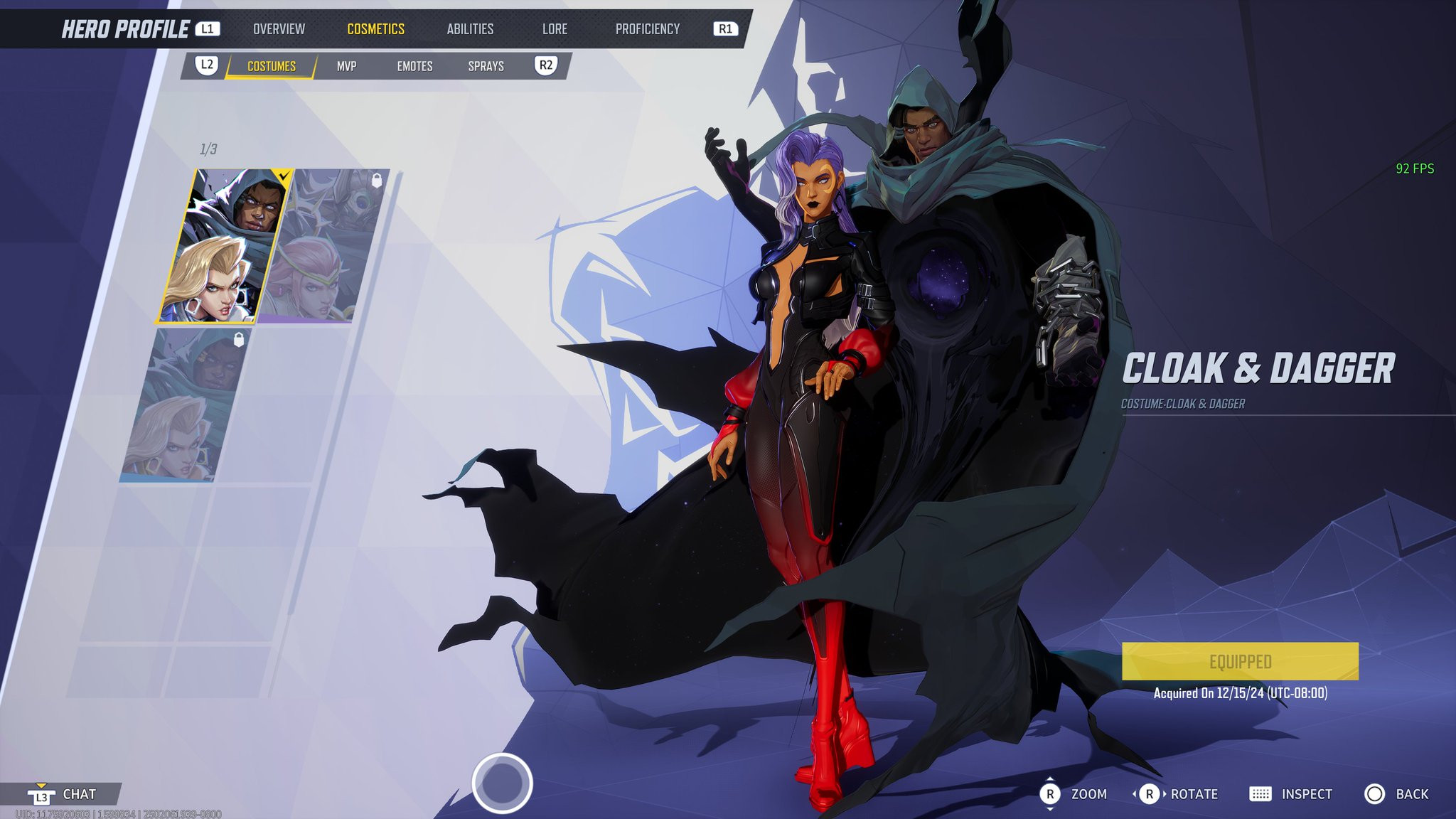Switch to the Lore tab
This screenshot has width=1456, height=819.
tap(555, 28)
